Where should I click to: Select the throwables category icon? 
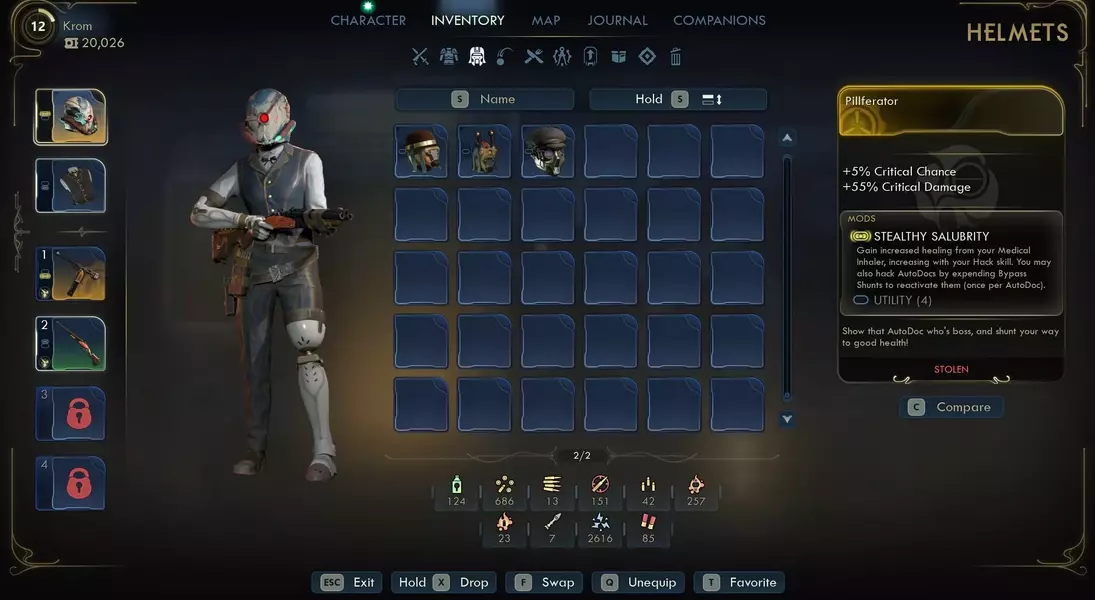click(505, 57)
